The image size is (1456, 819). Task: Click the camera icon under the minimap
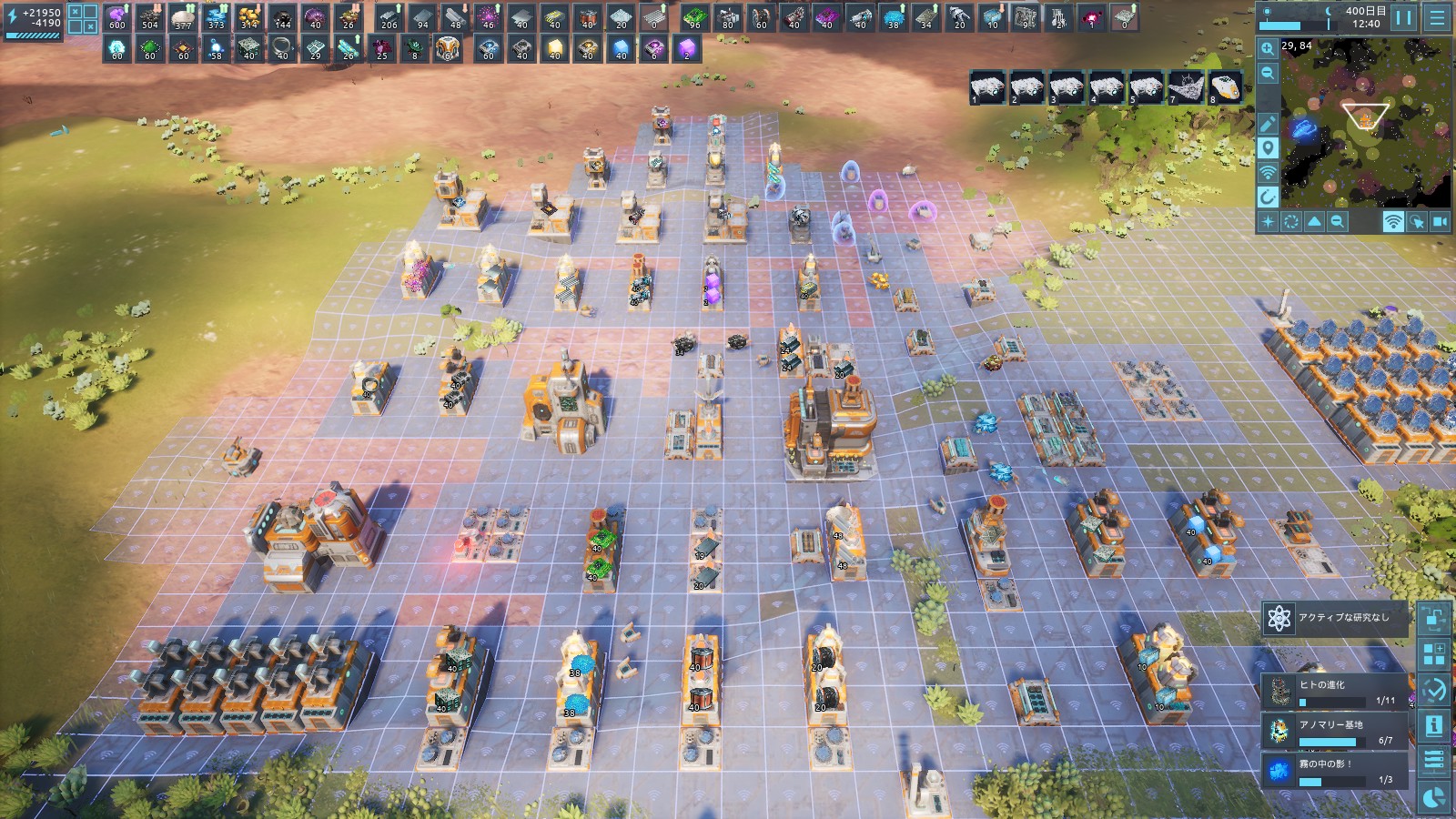pyautogui.click(x=1441, y=221)
